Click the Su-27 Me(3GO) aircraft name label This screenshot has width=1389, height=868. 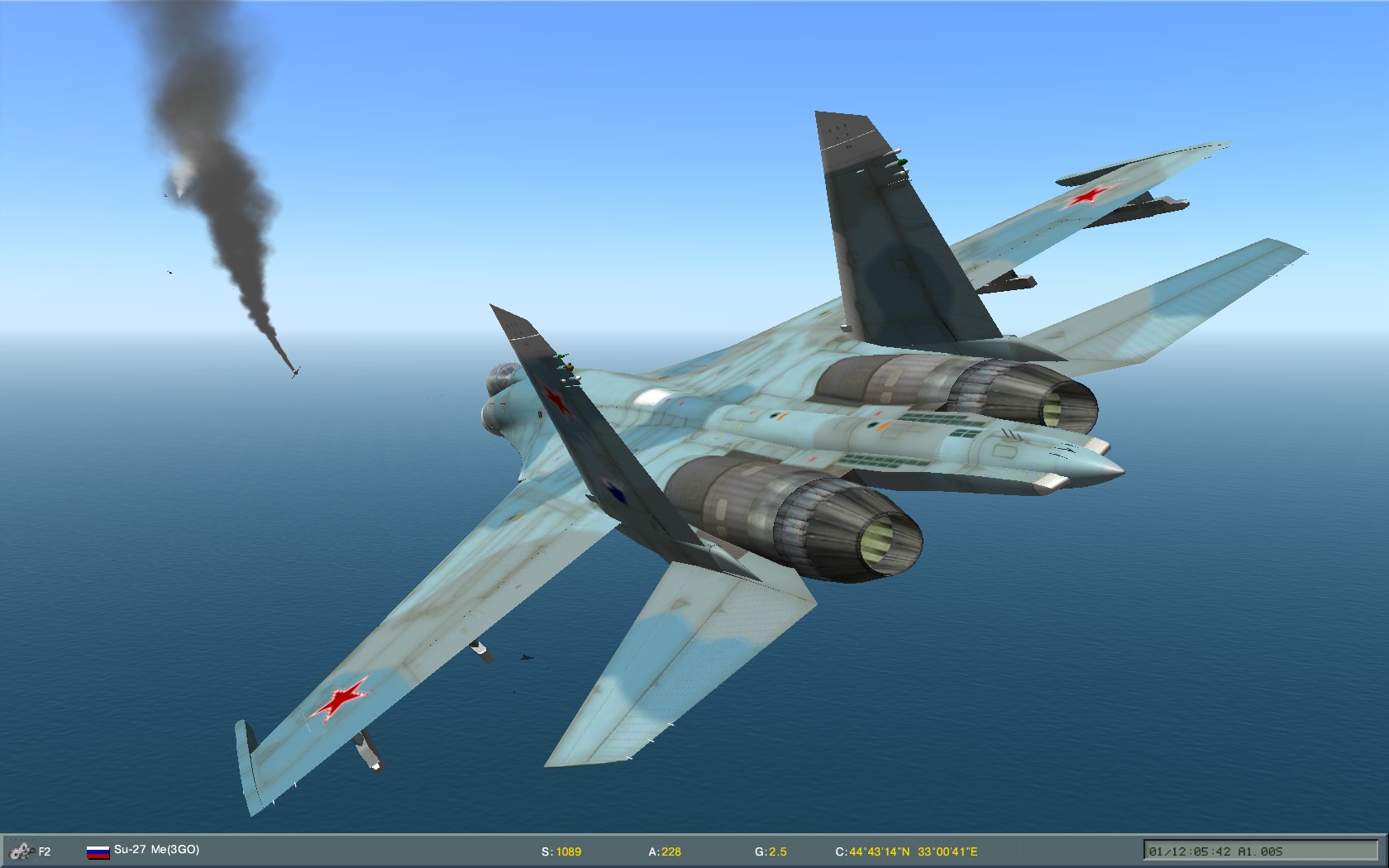point(157,849)
